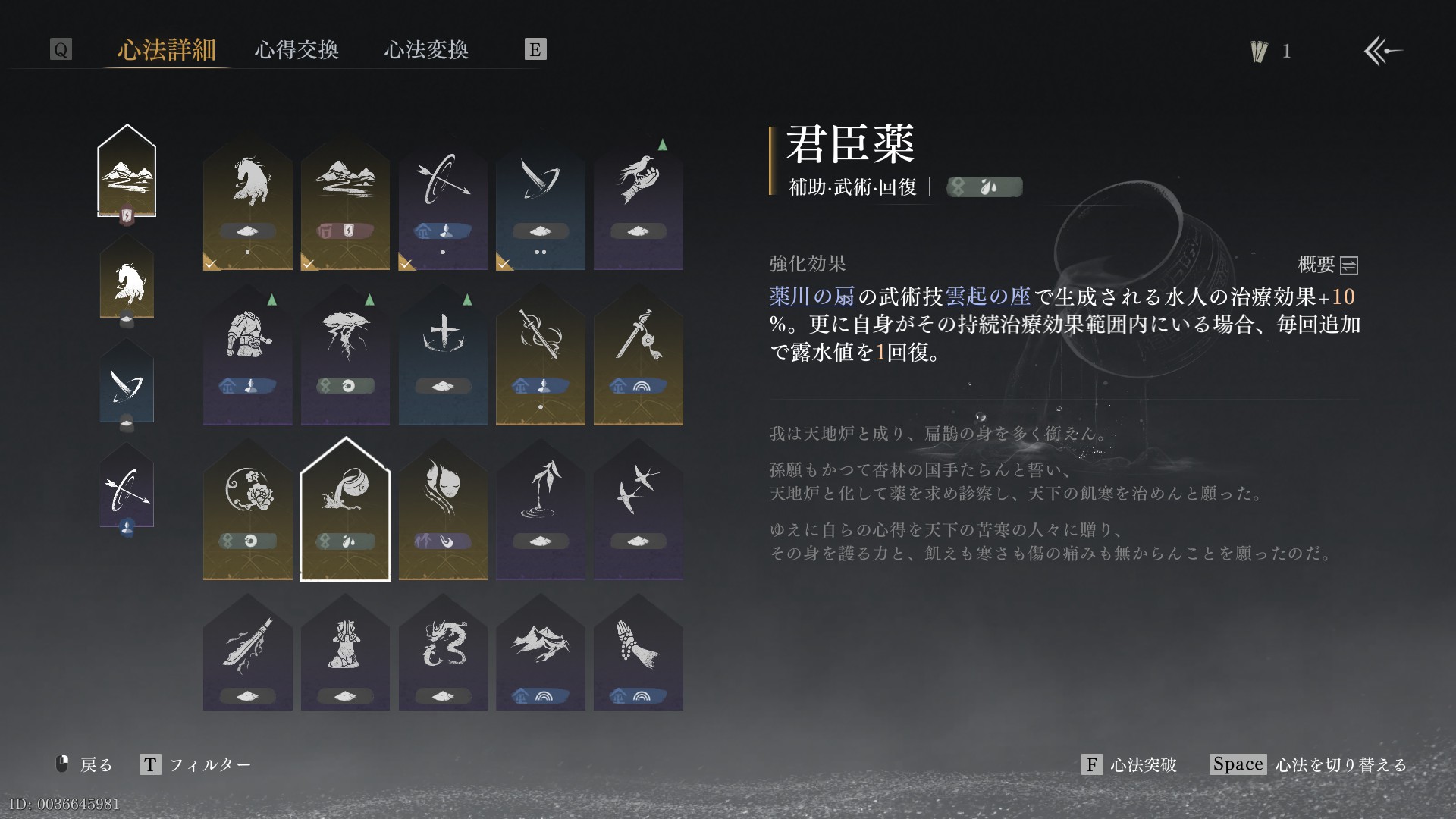This screenshot has height=819, width=1456.
Task: Activate 心法突破 breakthrough
Action: [x=1130, y=764]
